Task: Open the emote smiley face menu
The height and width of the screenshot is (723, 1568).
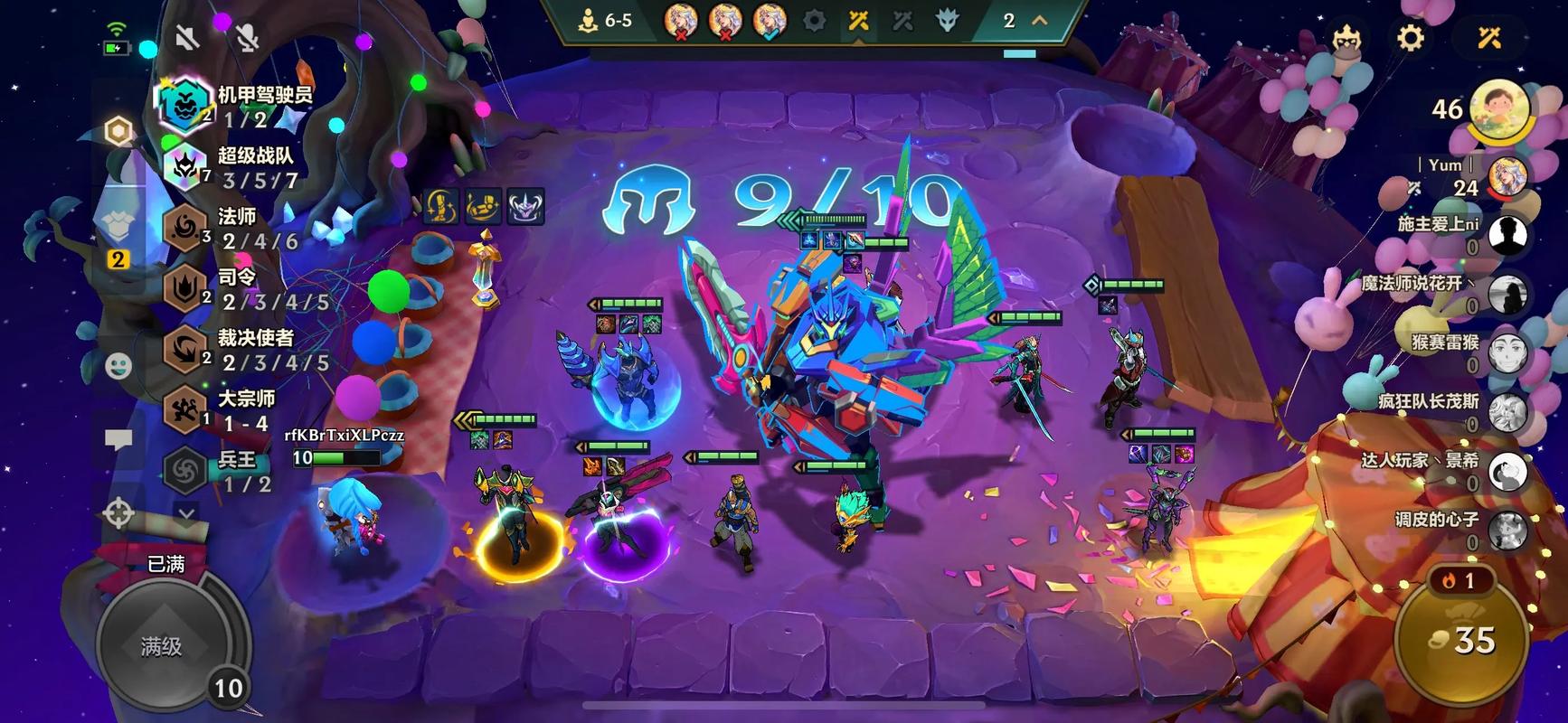Action: click(118, 365)
